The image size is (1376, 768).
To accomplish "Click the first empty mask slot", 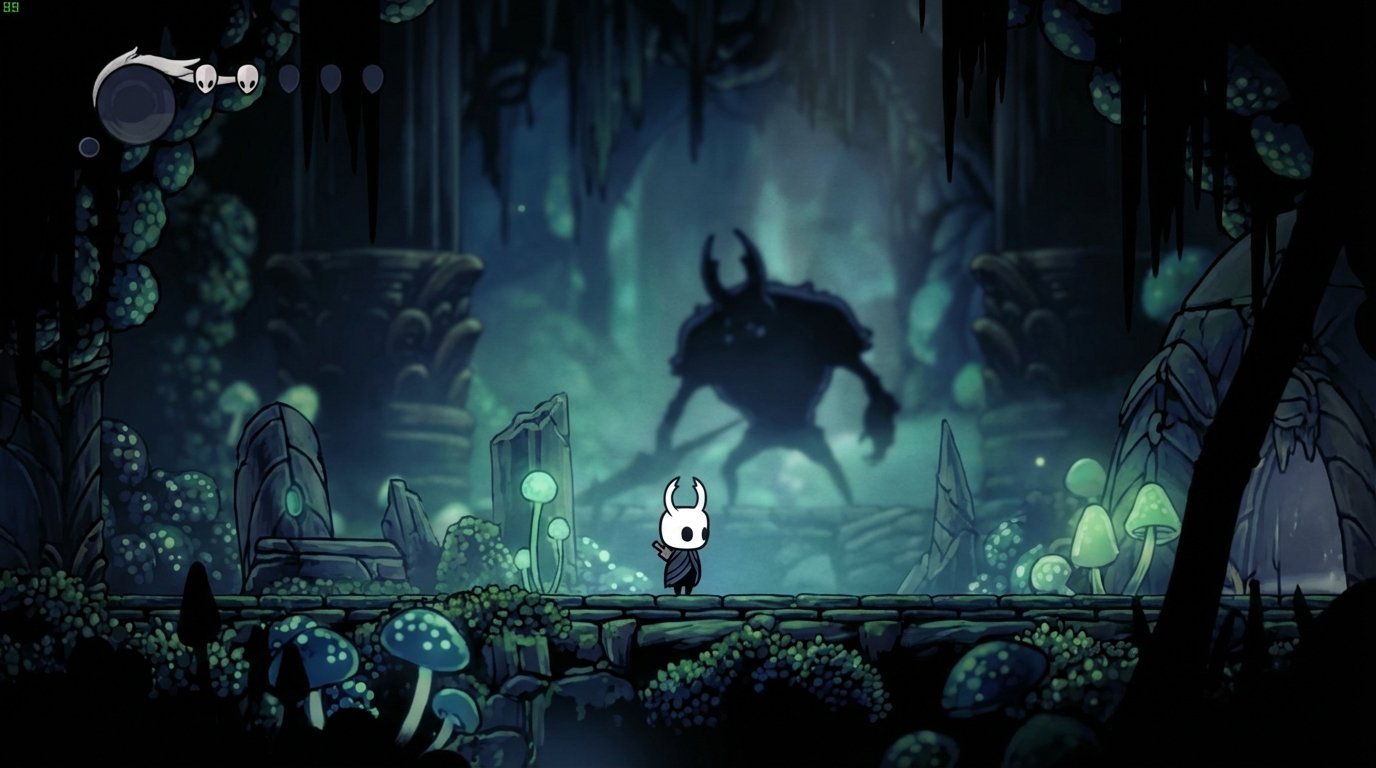I will click(x=289, y=79).
